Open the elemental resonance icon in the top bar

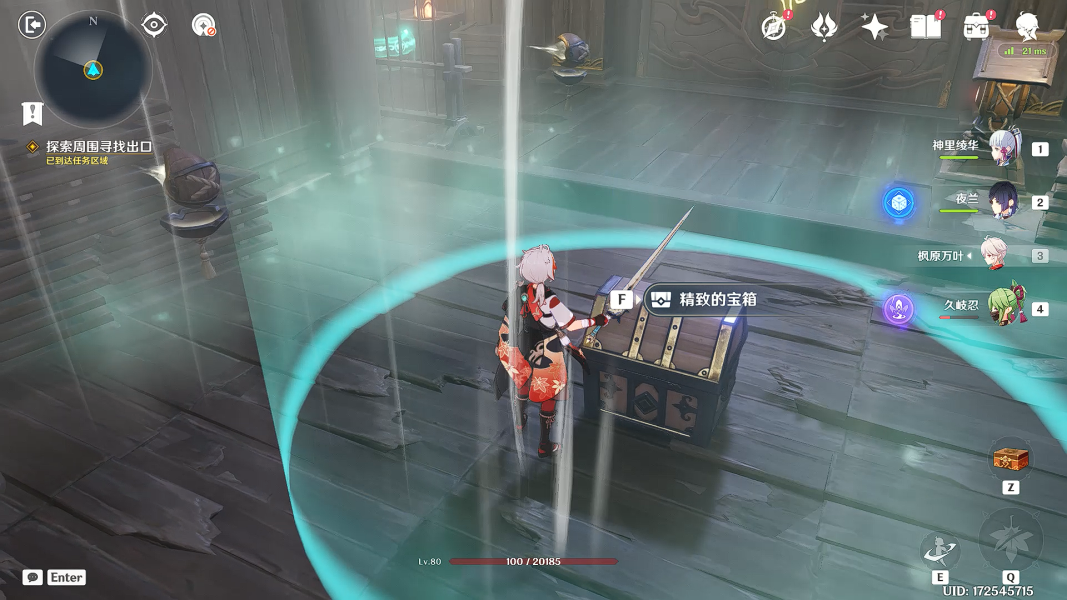(x=823, y=26)
